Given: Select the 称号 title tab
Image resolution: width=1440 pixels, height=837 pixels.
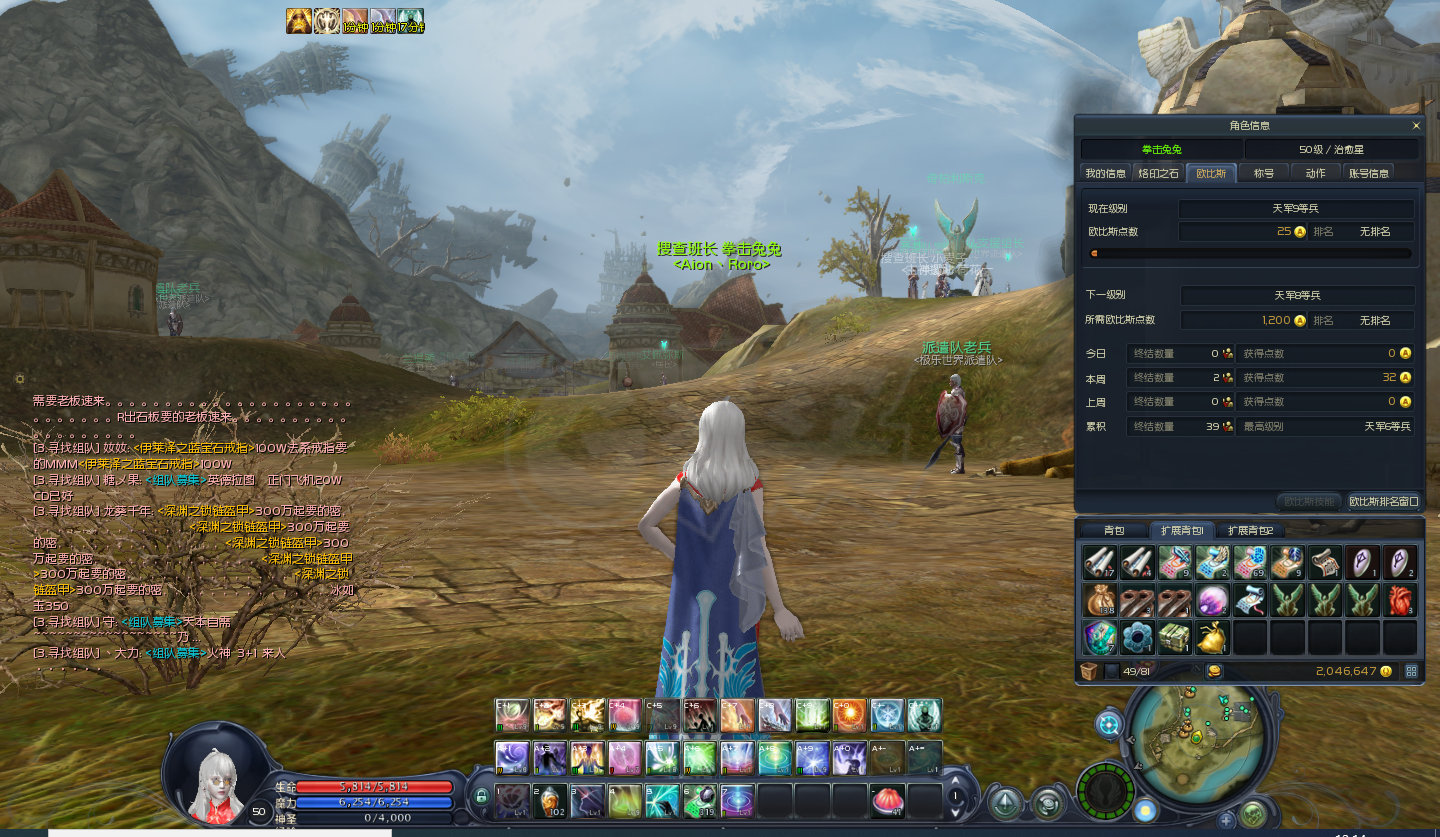Looking at the screenshot, I should coord(1264,173).
